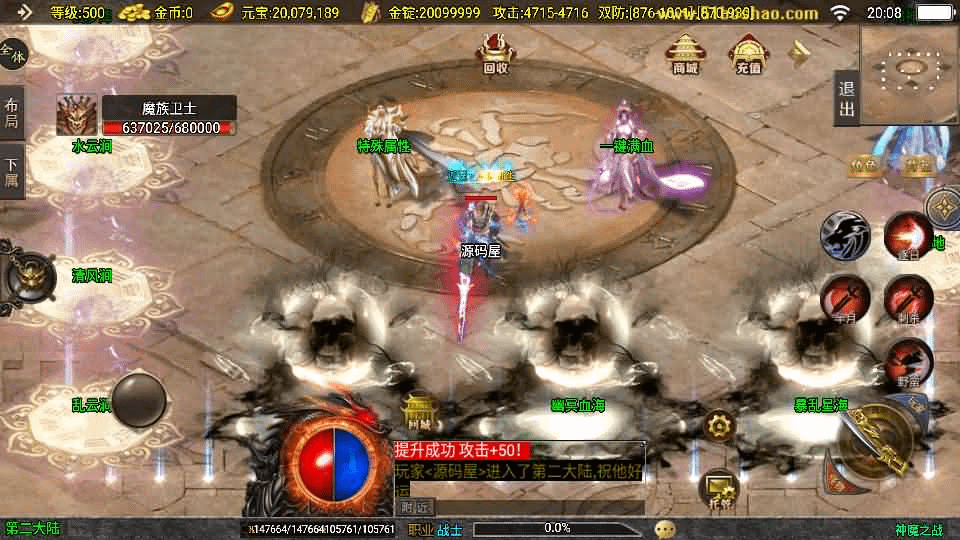Use the 野蛮 charge skill

pos(908,360)
